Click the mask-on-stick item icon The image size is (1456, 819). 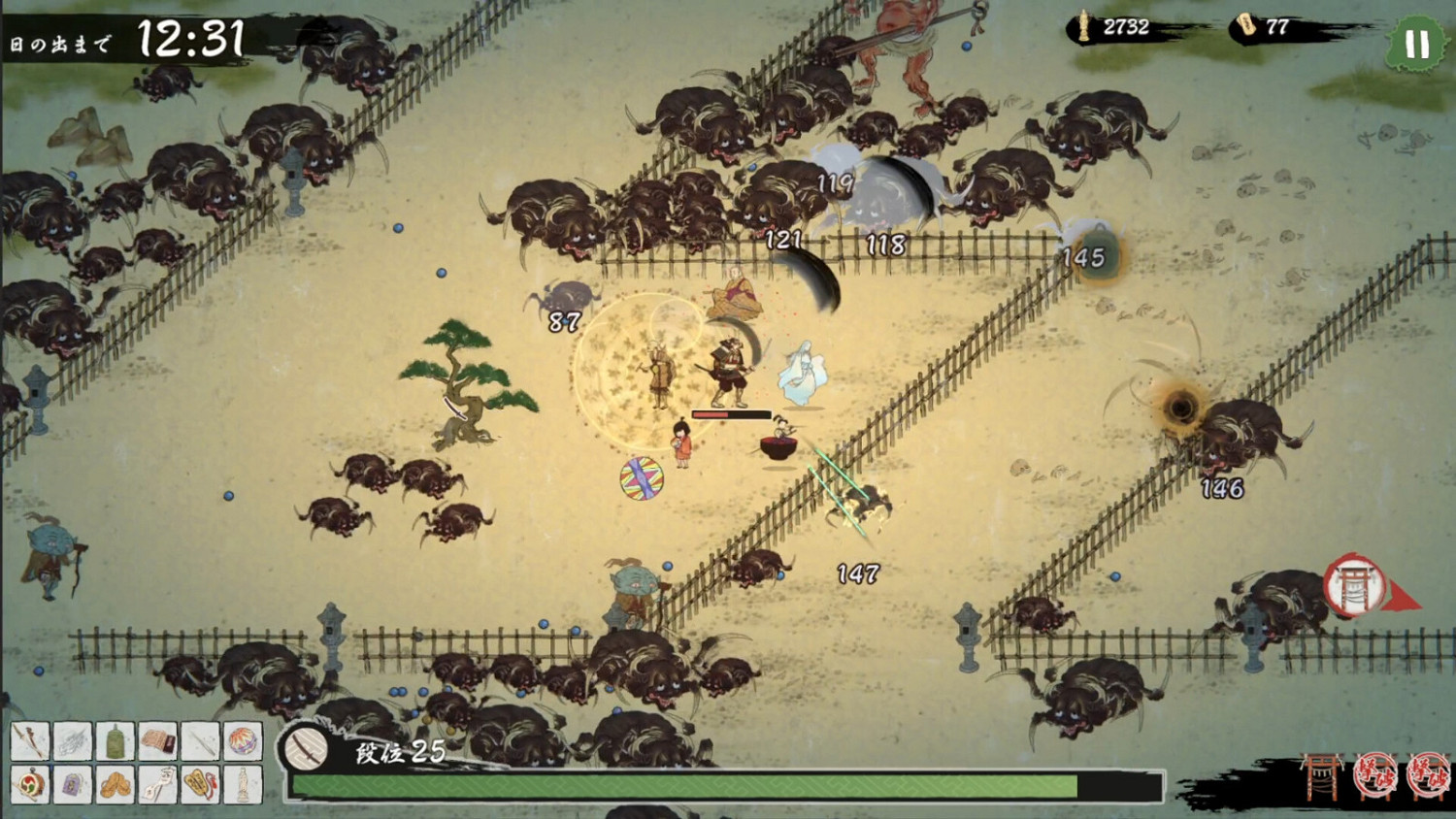click(156, 782)
